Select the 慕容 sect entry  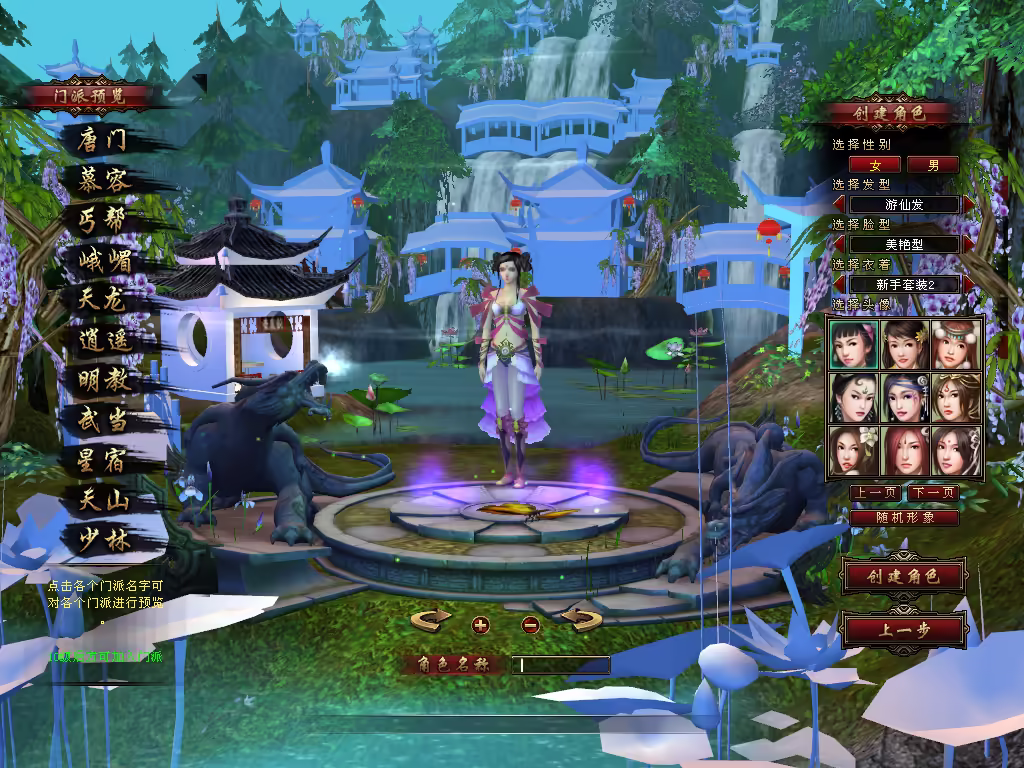pyautogui.click(x=103, y=180)
